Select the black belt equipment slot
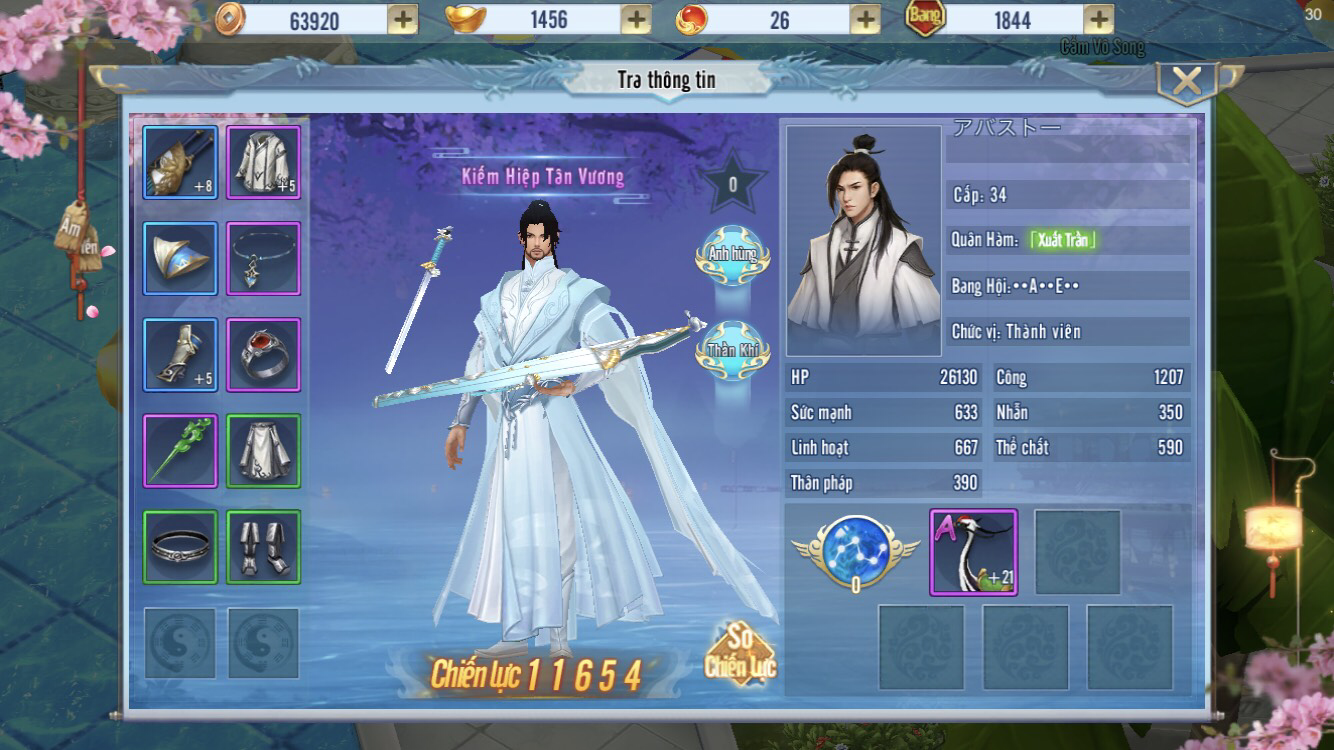This screenshot has height=750, width=1334. click(x=180, y=546)
